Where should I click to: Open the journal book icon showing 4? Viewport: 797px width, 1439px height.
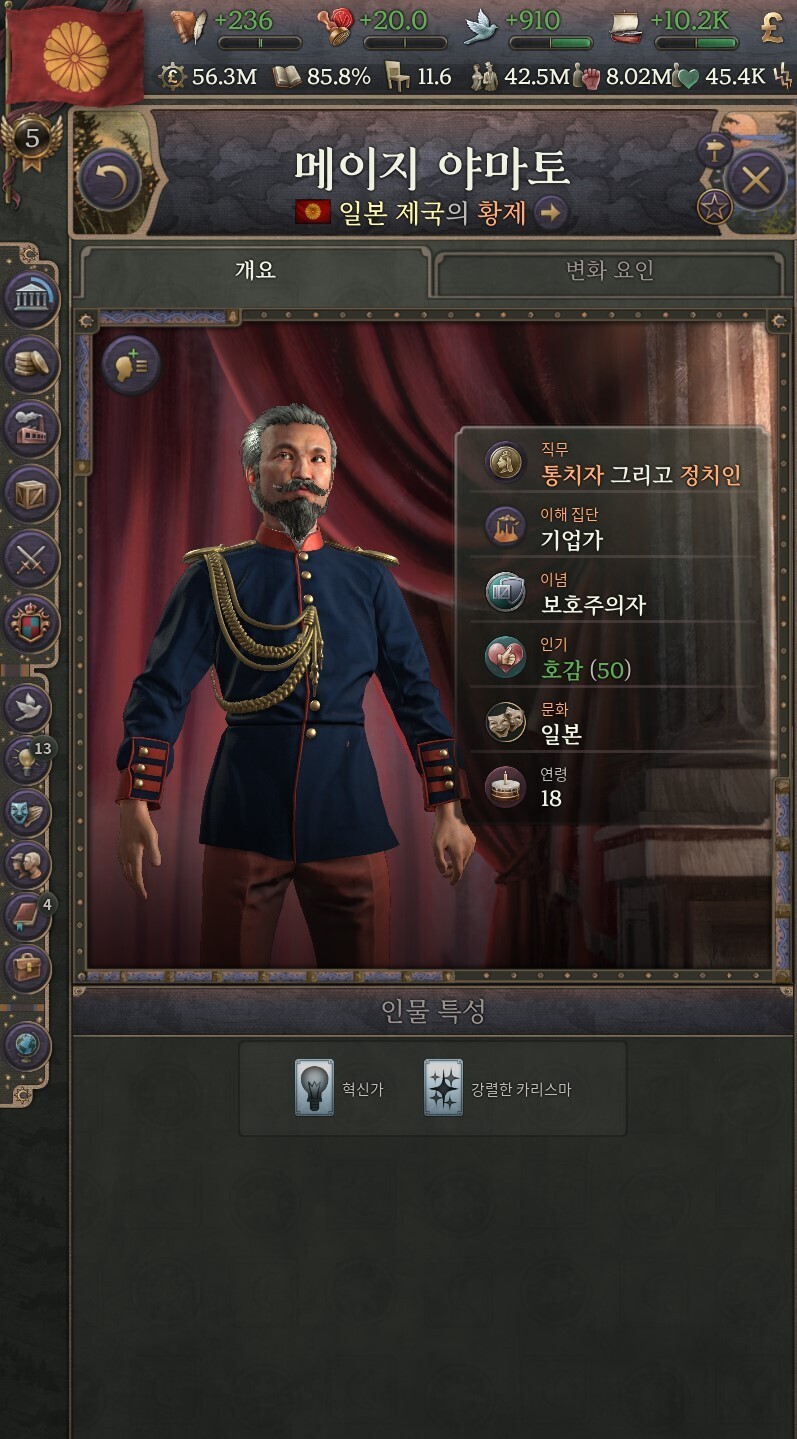point(28,915)
